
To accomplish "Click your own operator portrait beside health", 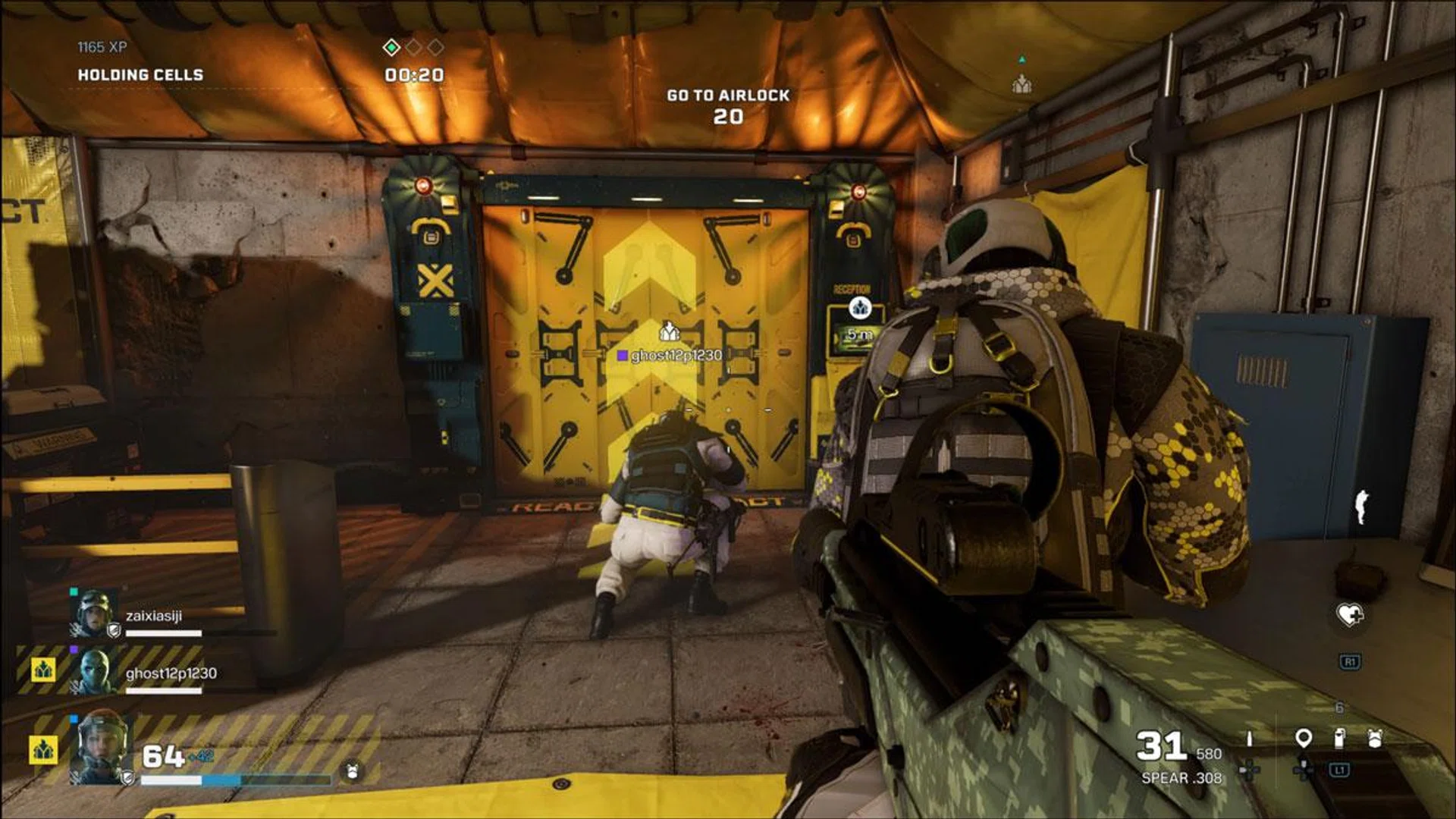I will click(x=101, y=747).
